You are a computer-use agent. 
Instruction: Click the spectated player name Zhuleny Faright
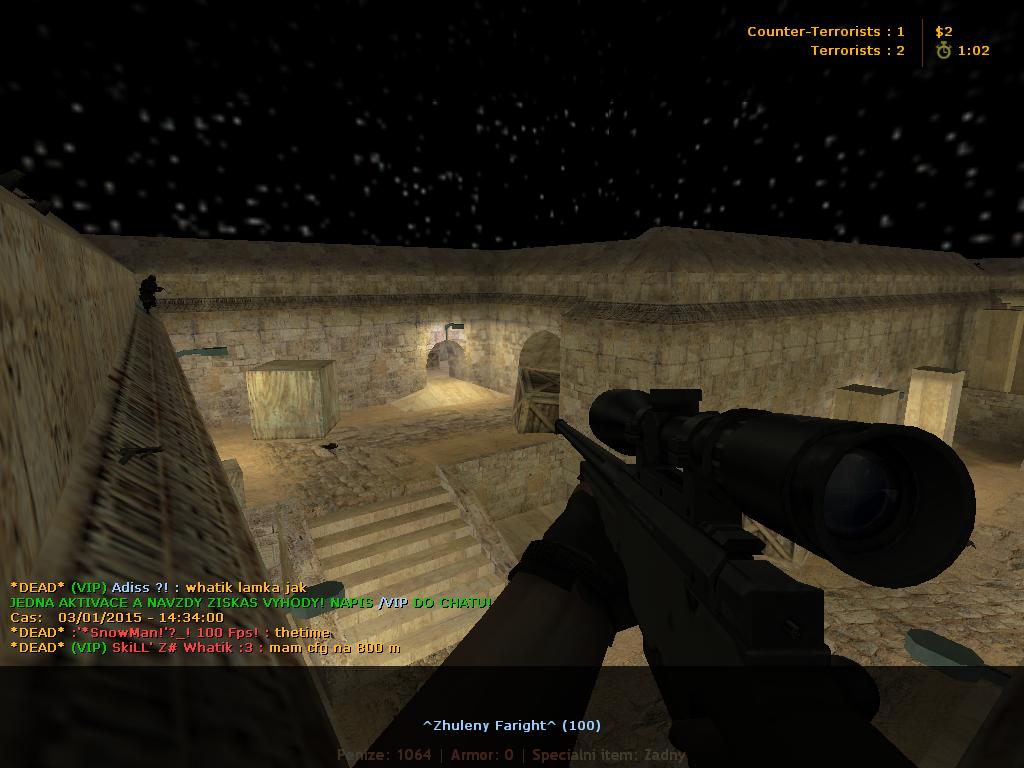point(511,725)
